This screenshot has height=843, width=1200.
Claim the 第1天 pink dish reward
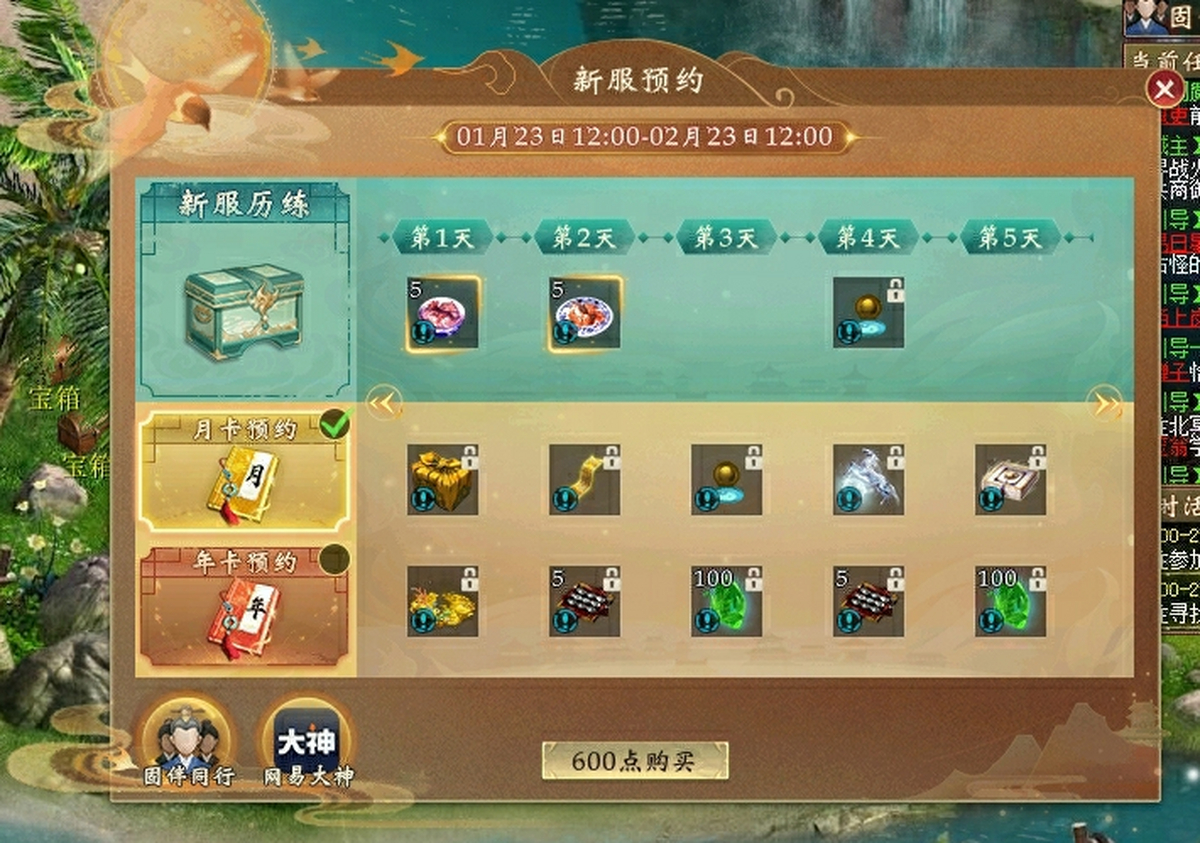pos(443,313)
